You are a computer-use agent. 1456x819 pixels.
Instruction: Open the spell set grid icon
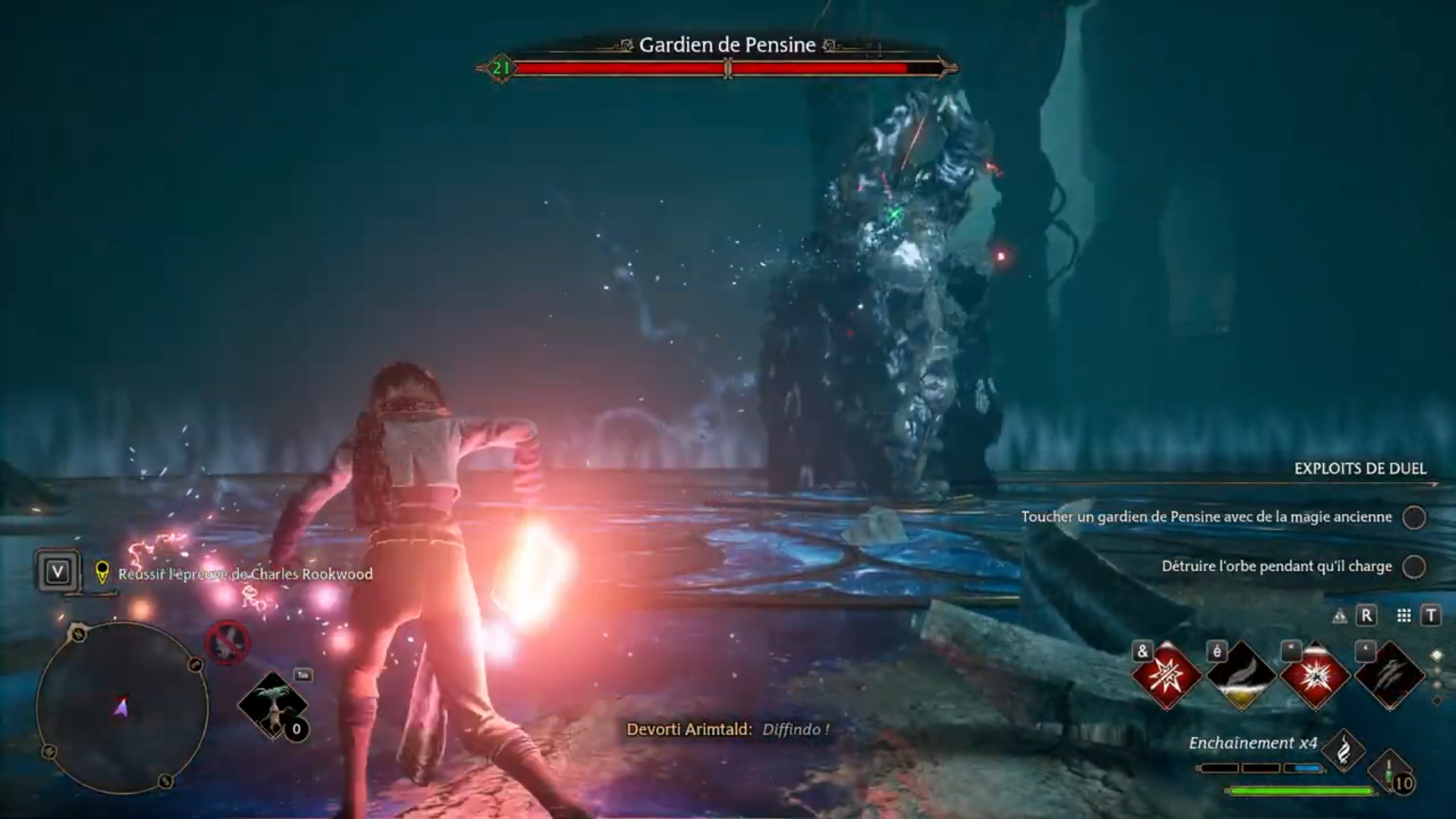[x=1404, y=616]
